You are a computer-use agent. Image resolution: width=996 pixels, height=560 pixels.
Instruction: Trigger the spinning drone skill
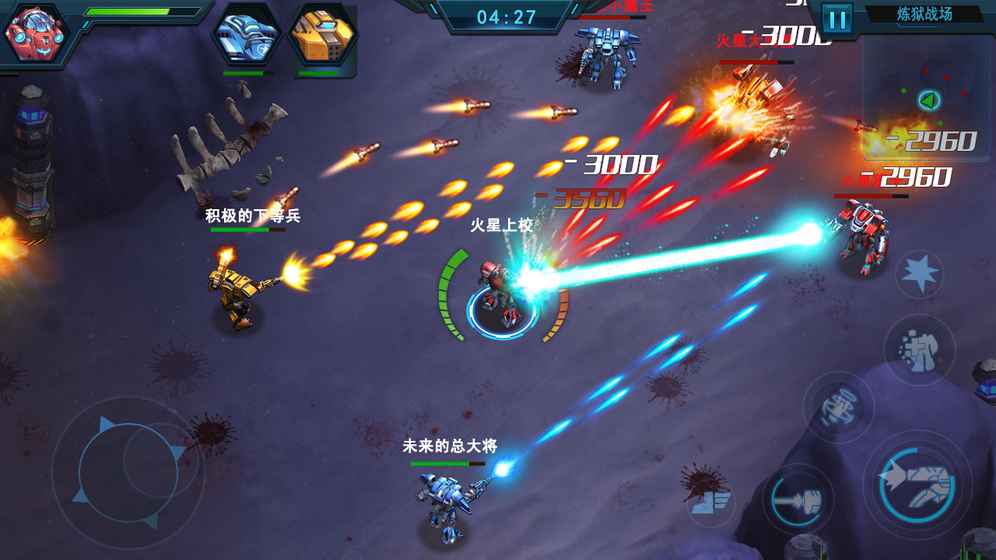point(837,407)
